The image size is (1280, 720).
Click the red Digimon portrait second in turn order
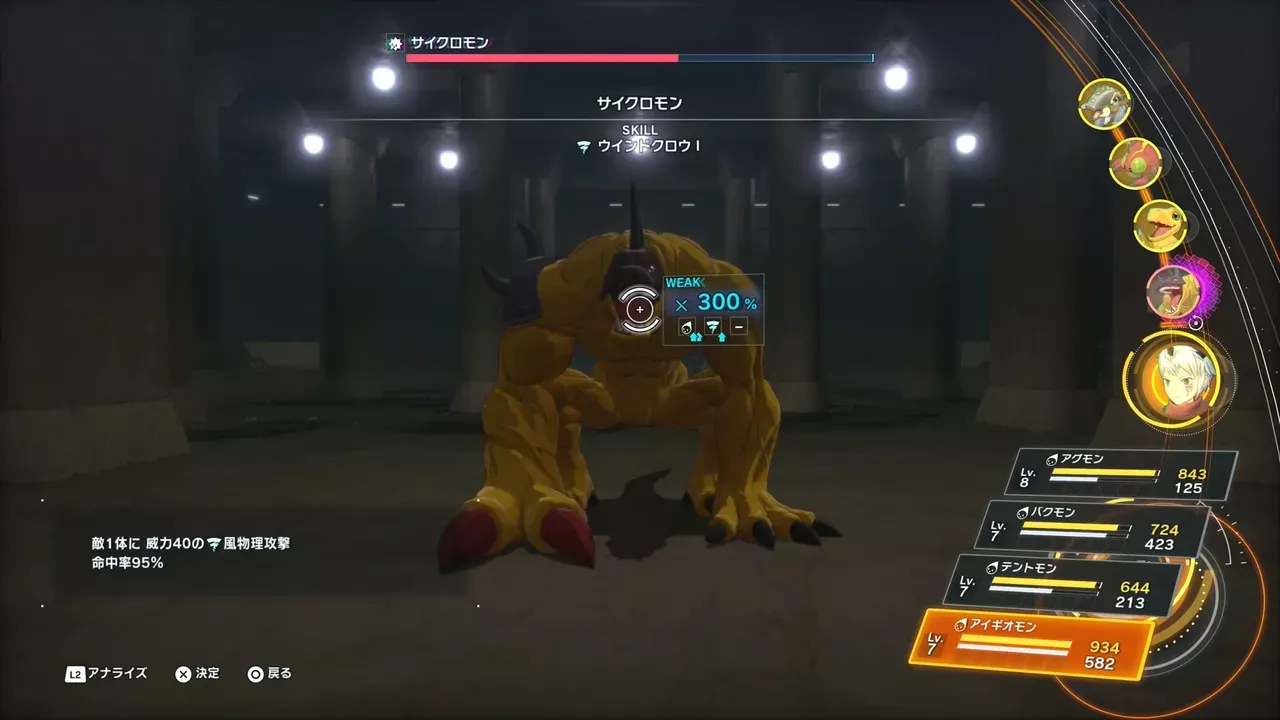pyautogui.click(x=1134, y=162)
